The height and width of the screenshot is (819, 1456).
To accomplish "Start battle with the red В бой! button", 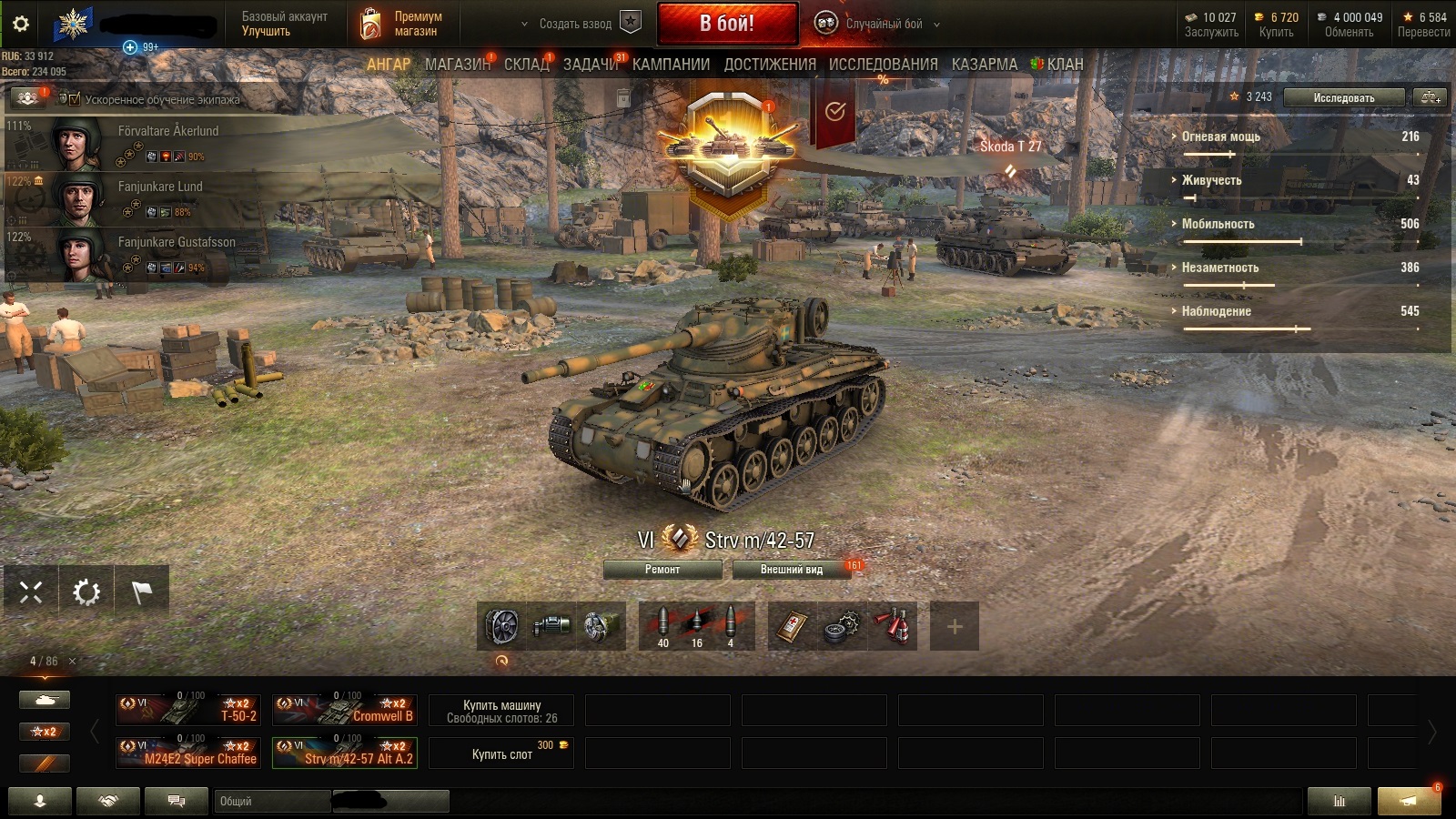I will pyautogui.click(x=727, y=24).
